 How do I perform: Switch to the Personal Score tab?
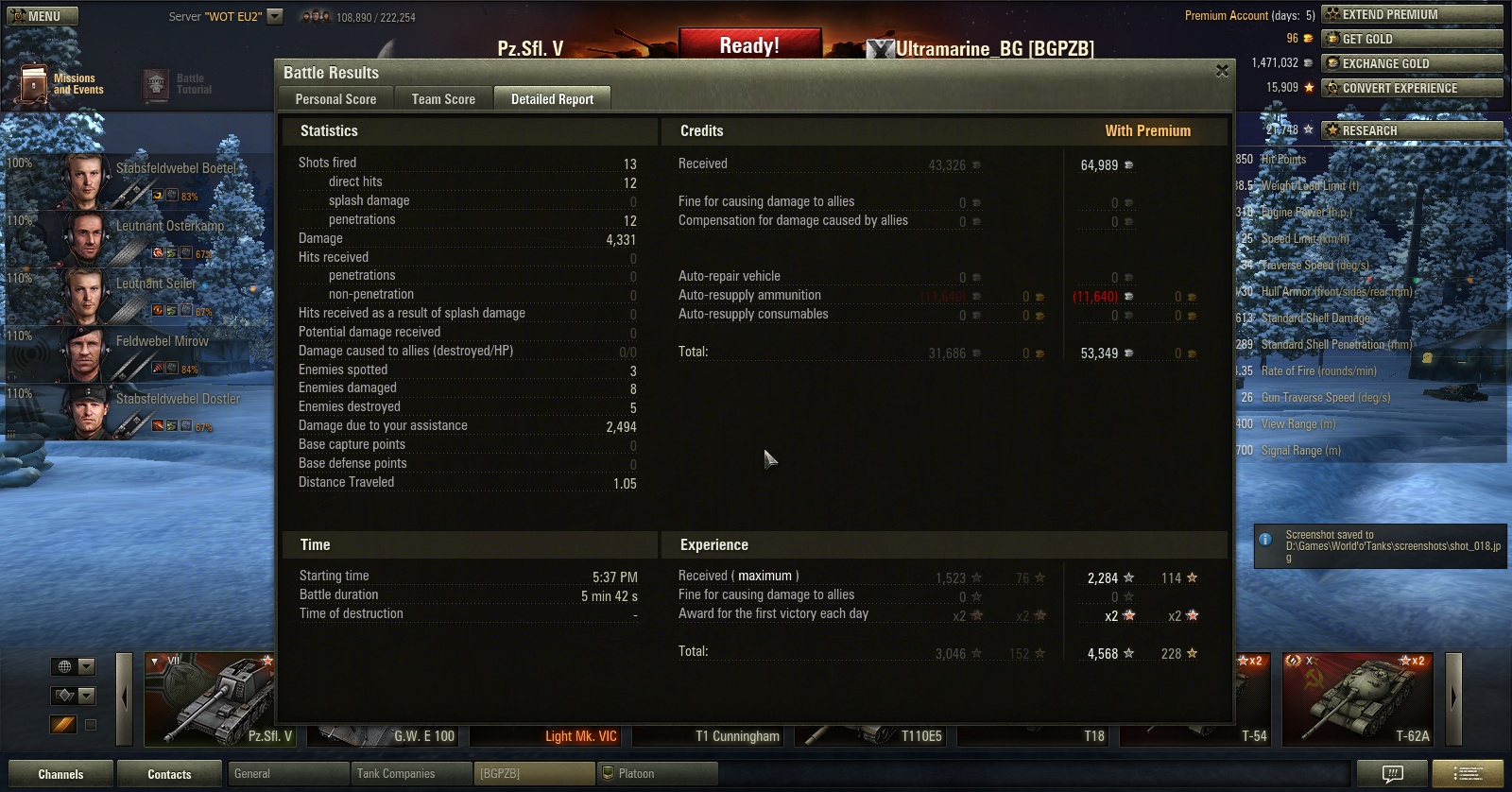pyautogui.click(x=335, y=99)
